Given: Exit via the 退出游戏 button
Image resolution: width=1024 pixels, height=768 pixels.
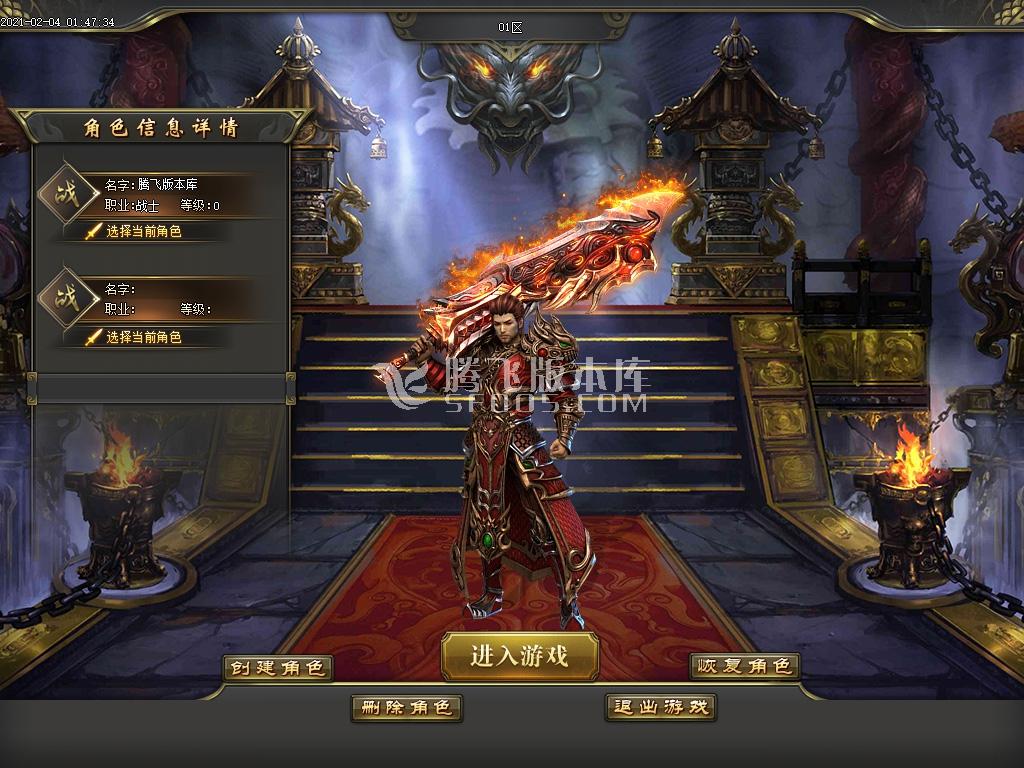Looking at the screenshot, I should click(x=661, y=707).
